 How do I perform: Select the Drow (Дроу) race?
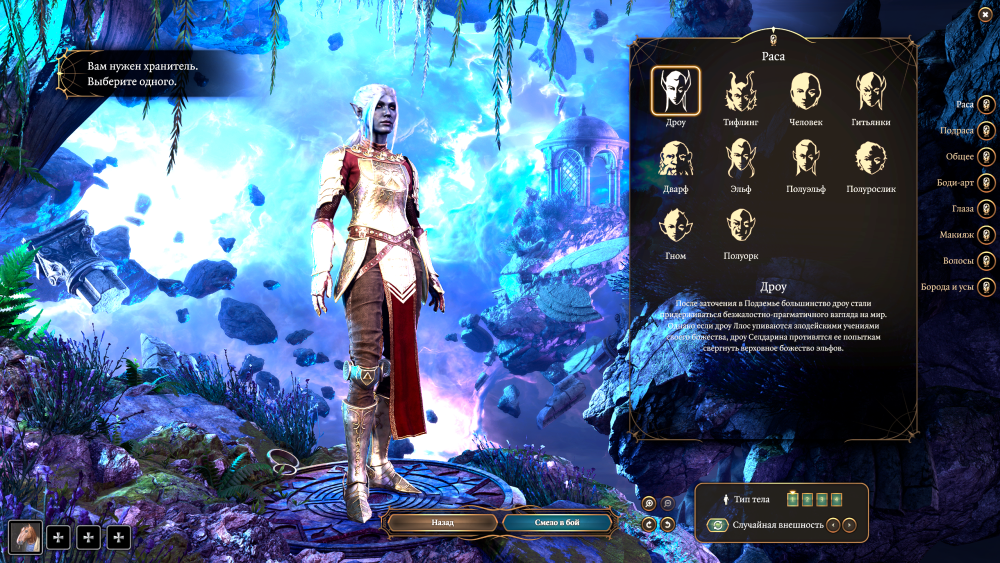click(x=676, y=92)
